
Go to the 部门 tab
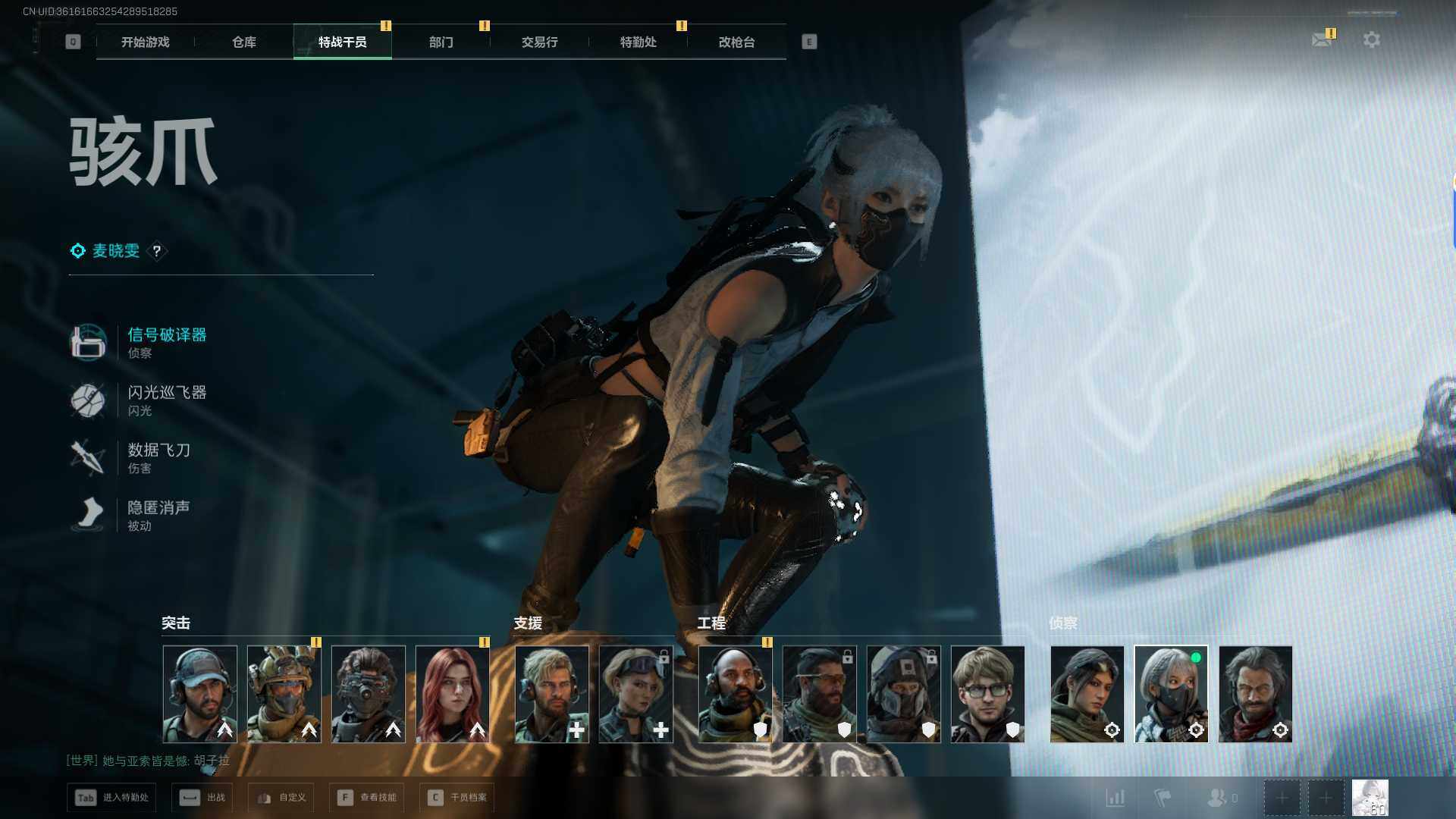(x=441, y=42)
